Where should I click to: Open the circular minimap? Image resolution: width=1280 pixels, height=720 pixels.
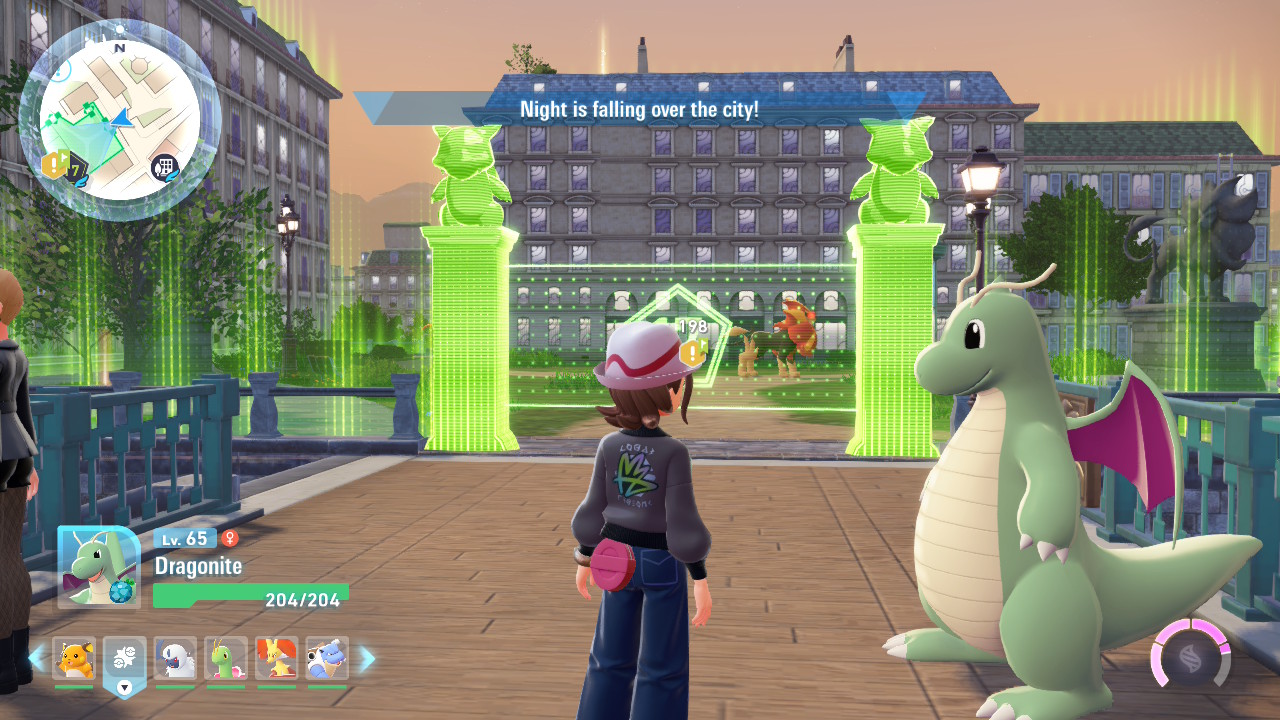(x=119, y=119)
